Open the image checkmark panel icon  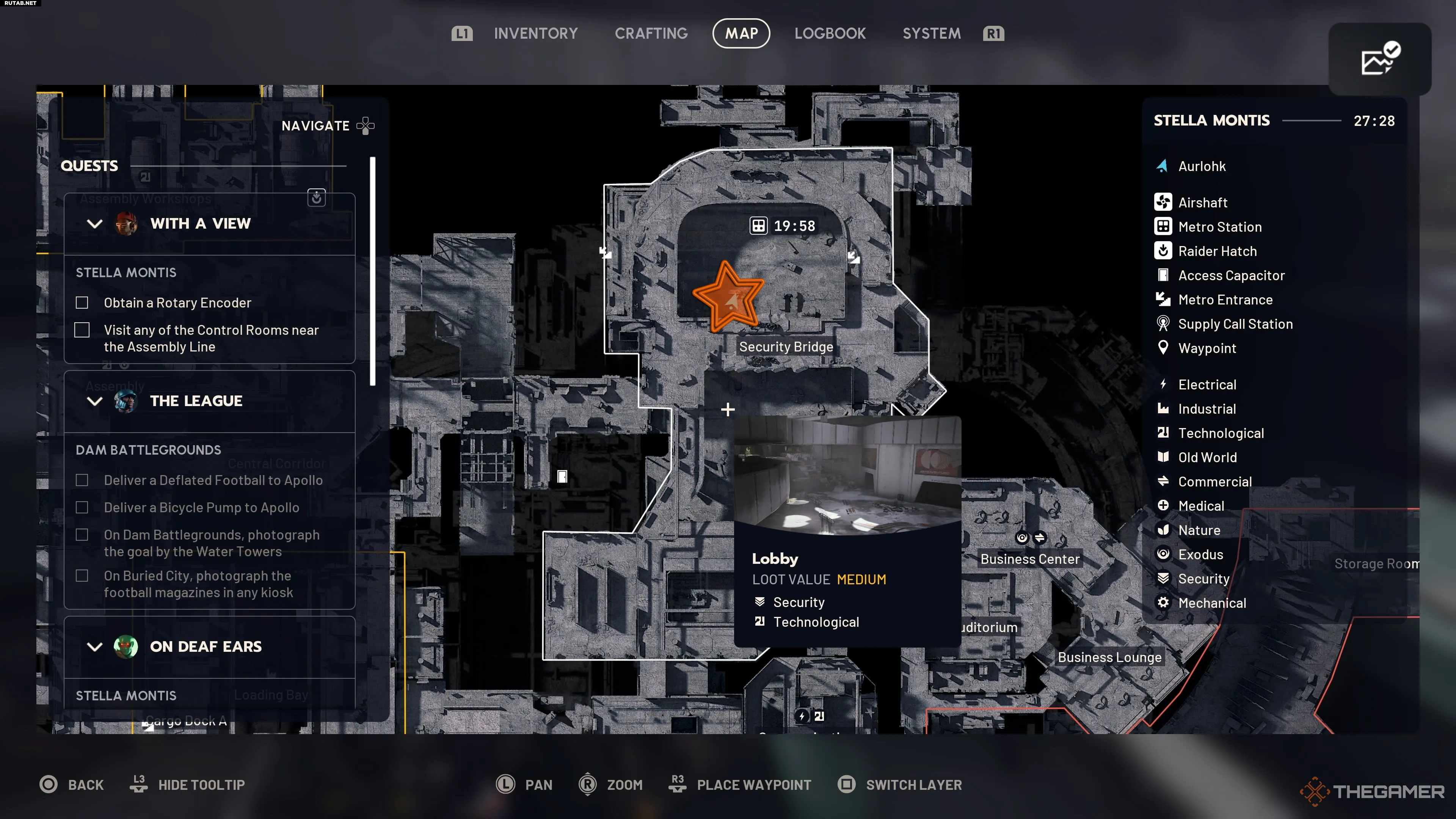(x=1379, y=59)
